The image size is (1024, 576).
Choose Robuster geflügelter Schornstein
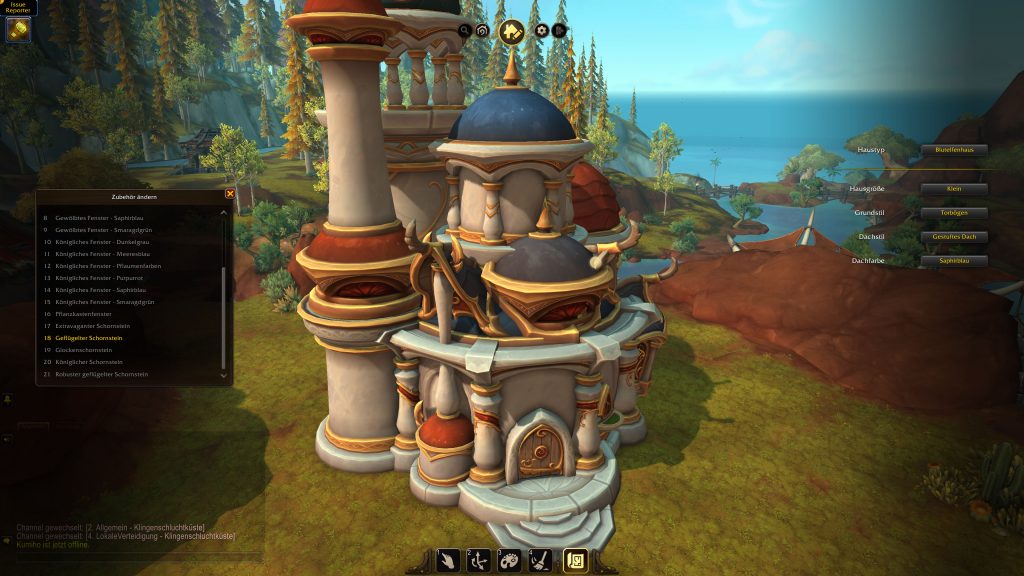pyautogui.click(x=101, y=374)
